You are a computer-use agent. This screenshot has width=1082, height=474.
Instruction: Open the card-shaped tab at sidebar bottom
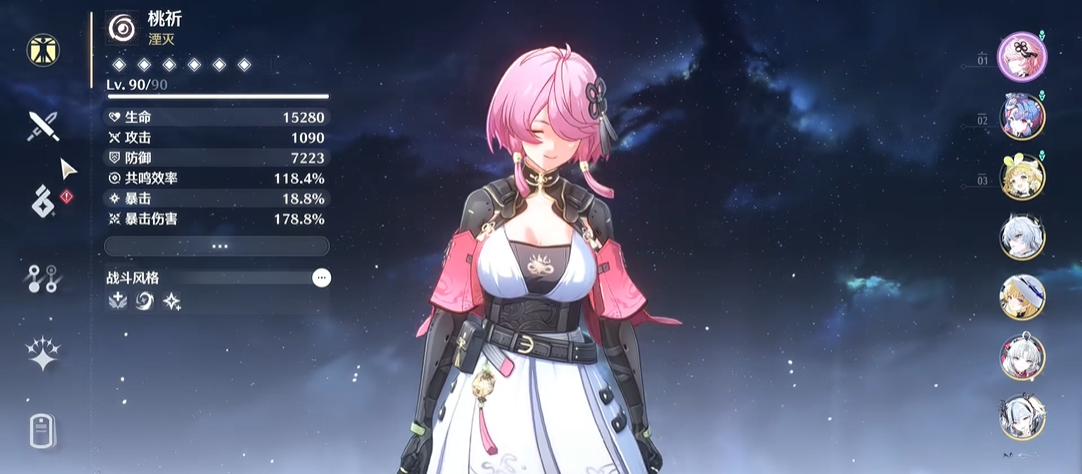click(41, 431)
